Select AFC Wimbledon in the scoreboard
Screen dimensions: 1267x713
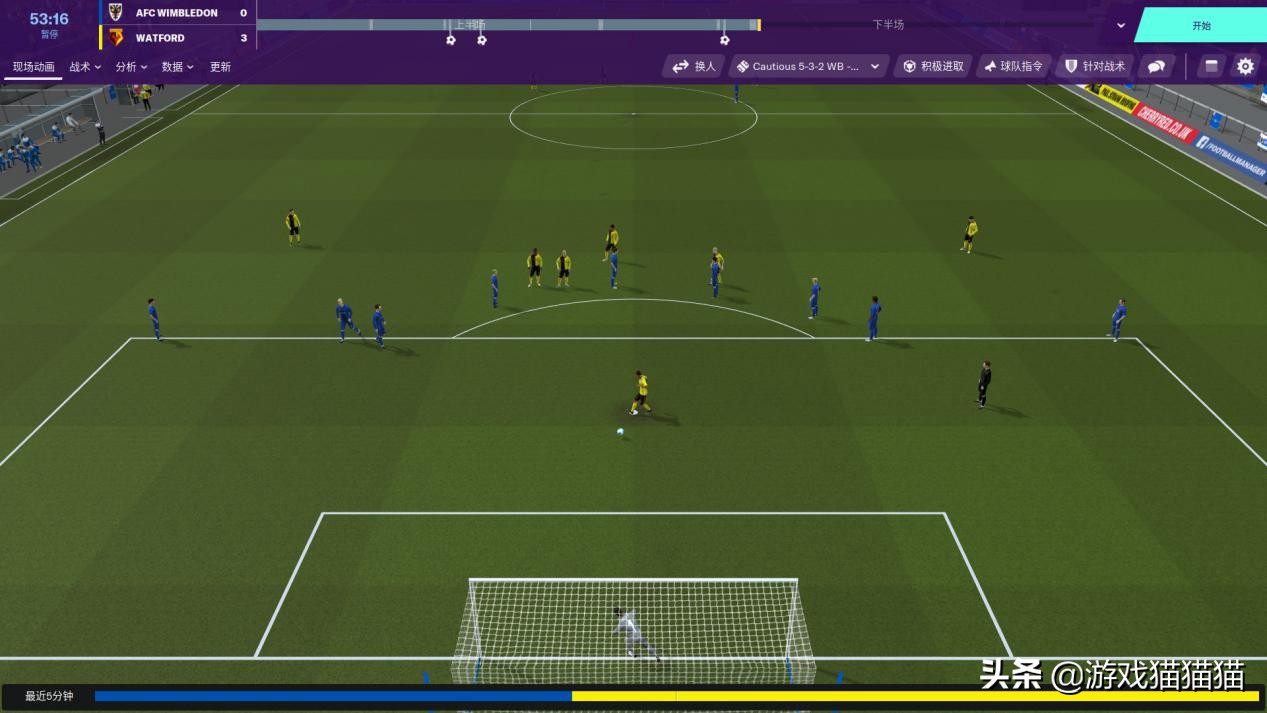[x=176, y=13]
